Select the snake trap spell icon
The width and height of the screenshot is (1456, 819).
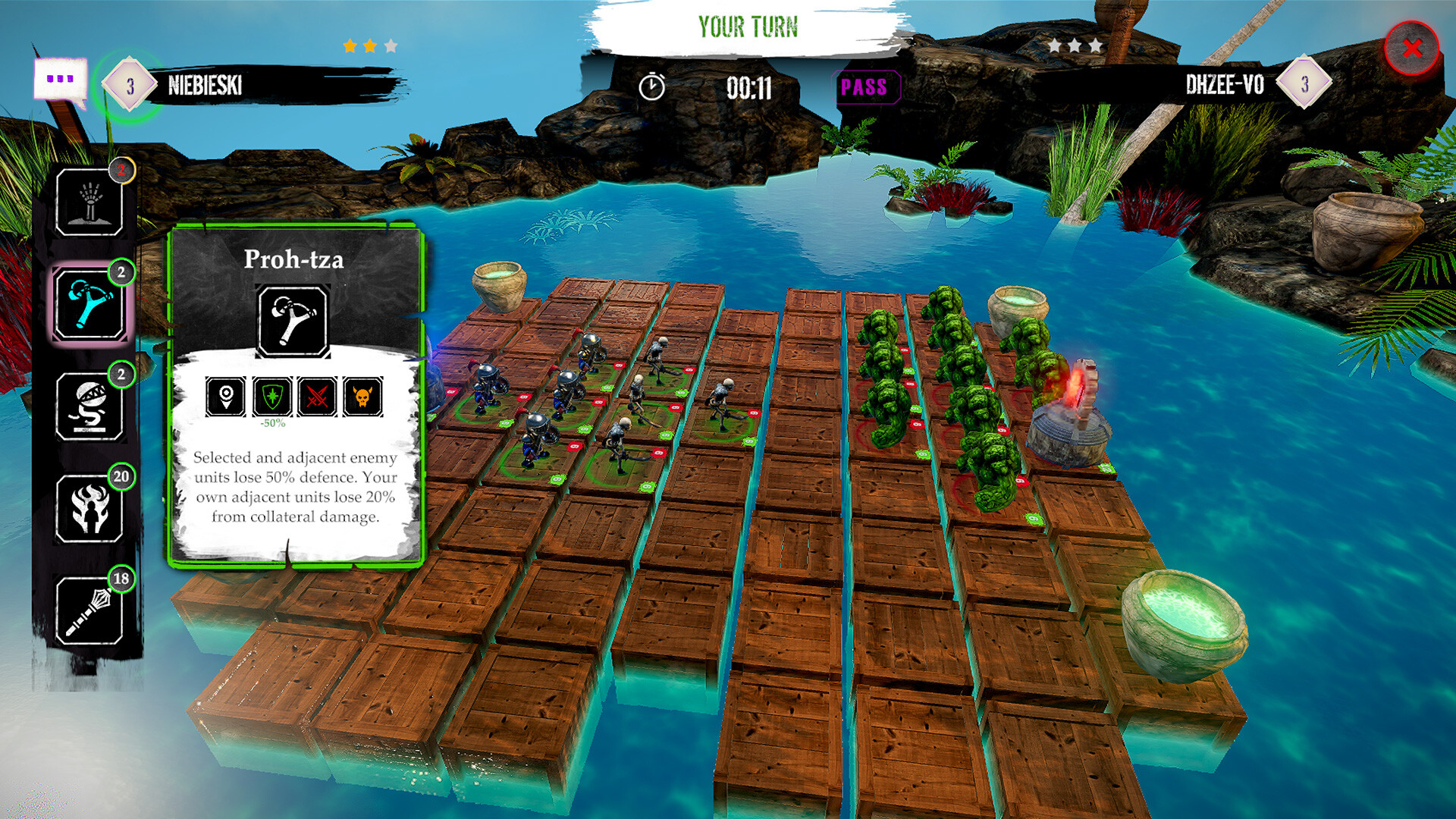pos(90,408)
